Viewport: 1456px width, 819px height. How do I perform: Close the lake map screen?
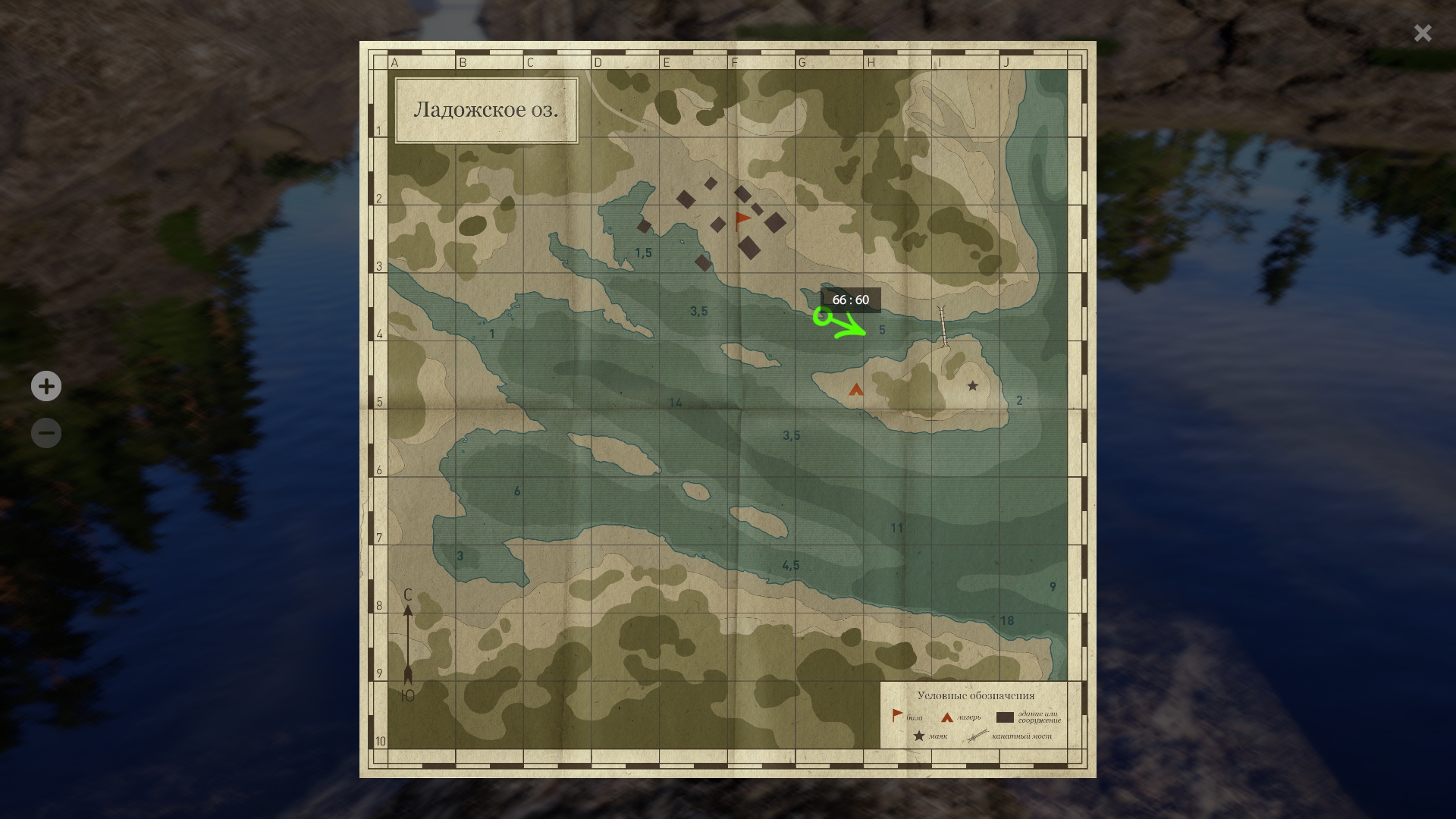pyautogui.click(x=1422, y=33)
